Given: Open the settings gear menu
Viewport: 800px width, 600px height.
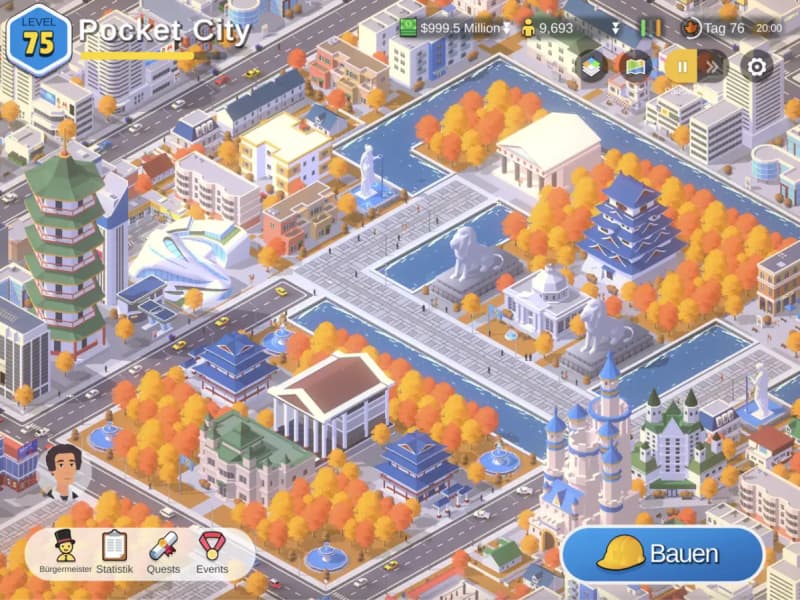Looking at the screenshot, I should coord(757,67).
